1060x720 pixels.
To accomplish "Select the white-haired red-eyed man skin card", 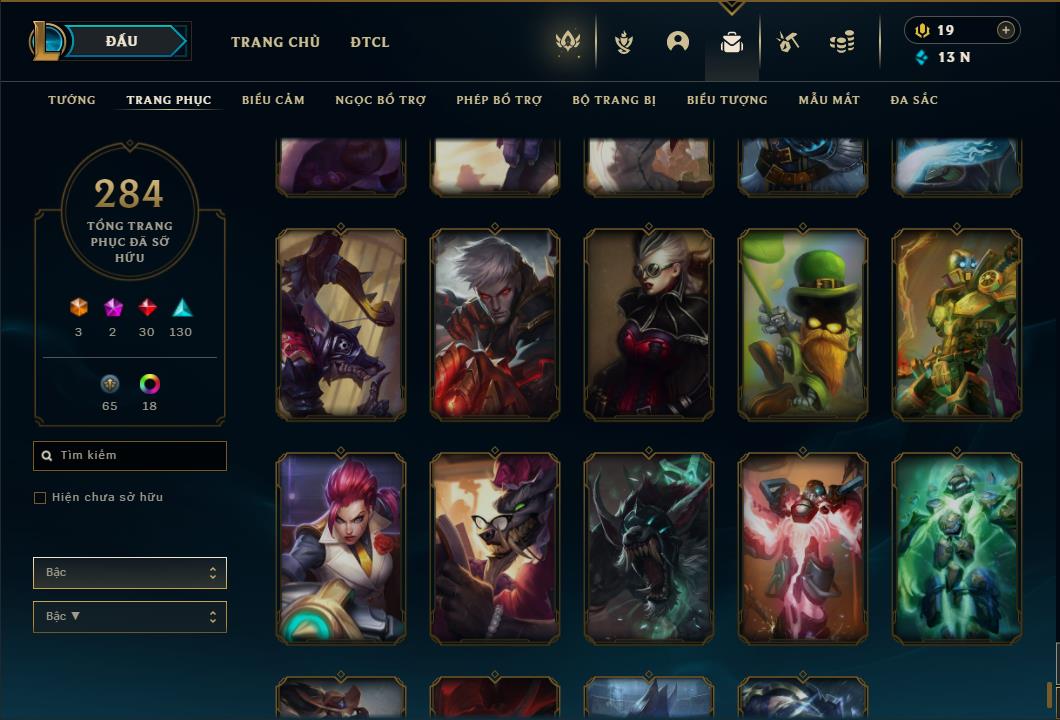I will (x=495, y=324).
